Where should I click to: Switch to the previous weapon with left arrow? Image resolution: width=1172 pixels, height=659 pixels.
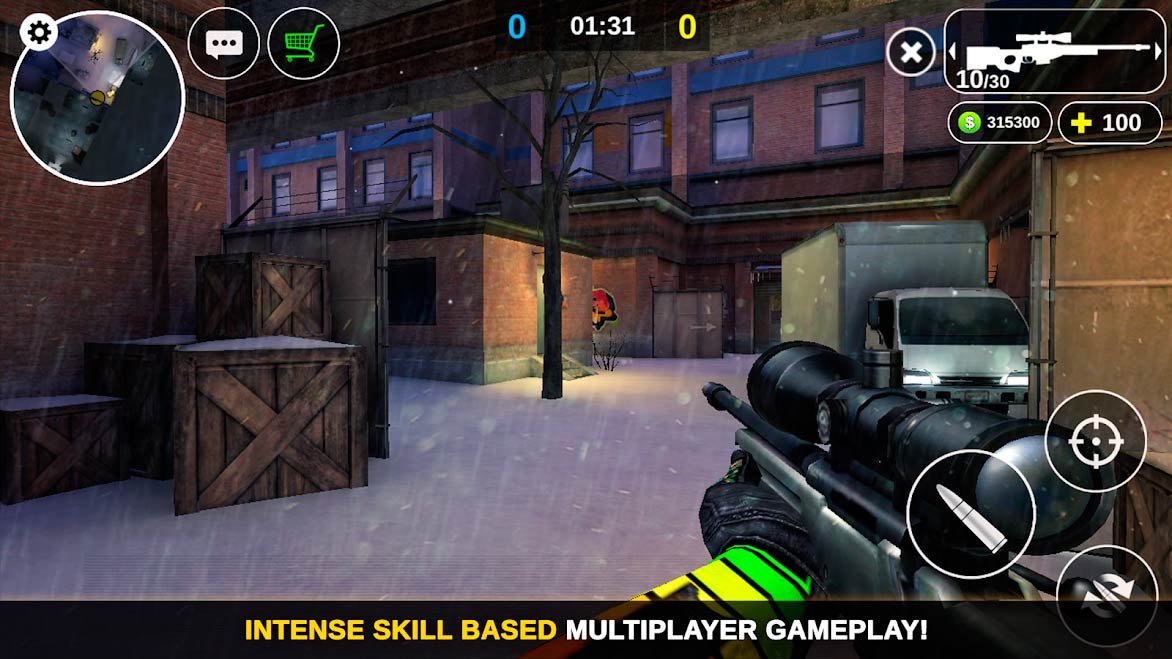click(x=953, y=51)
